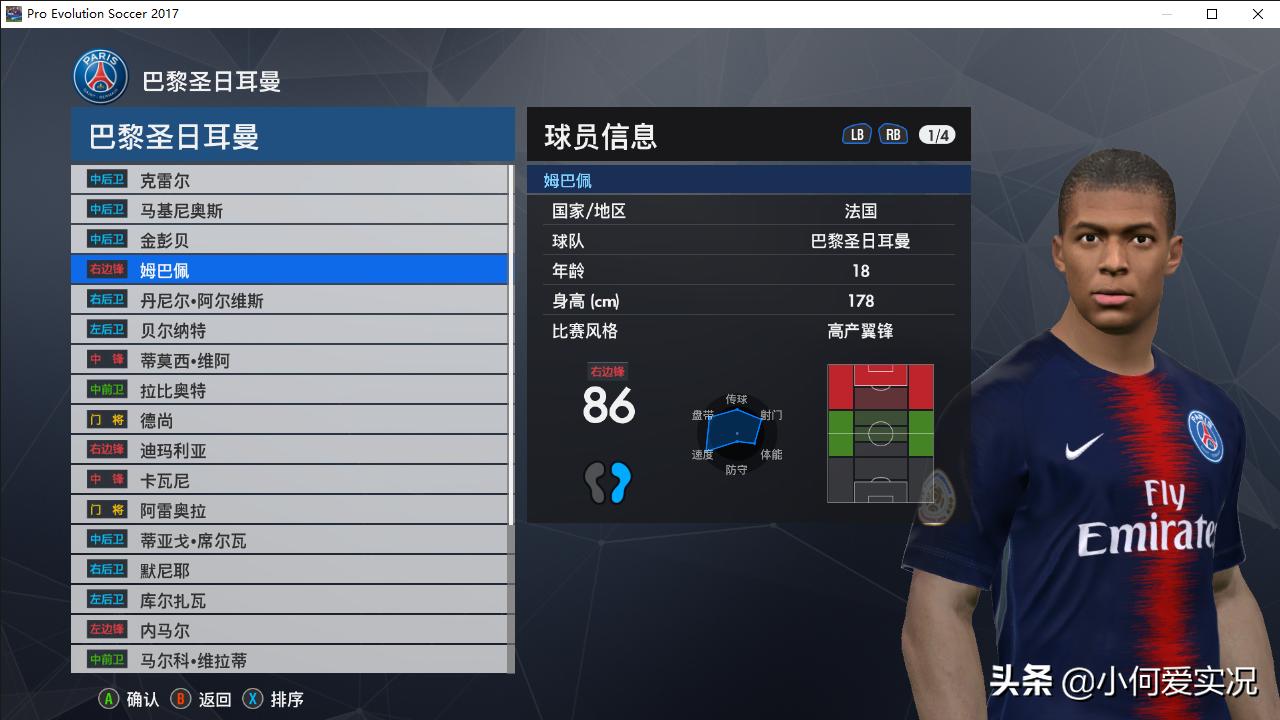Viewport: 1280px width, 720px height.
Task: Click the formation pitch position map
Action: tap(880, 432)
